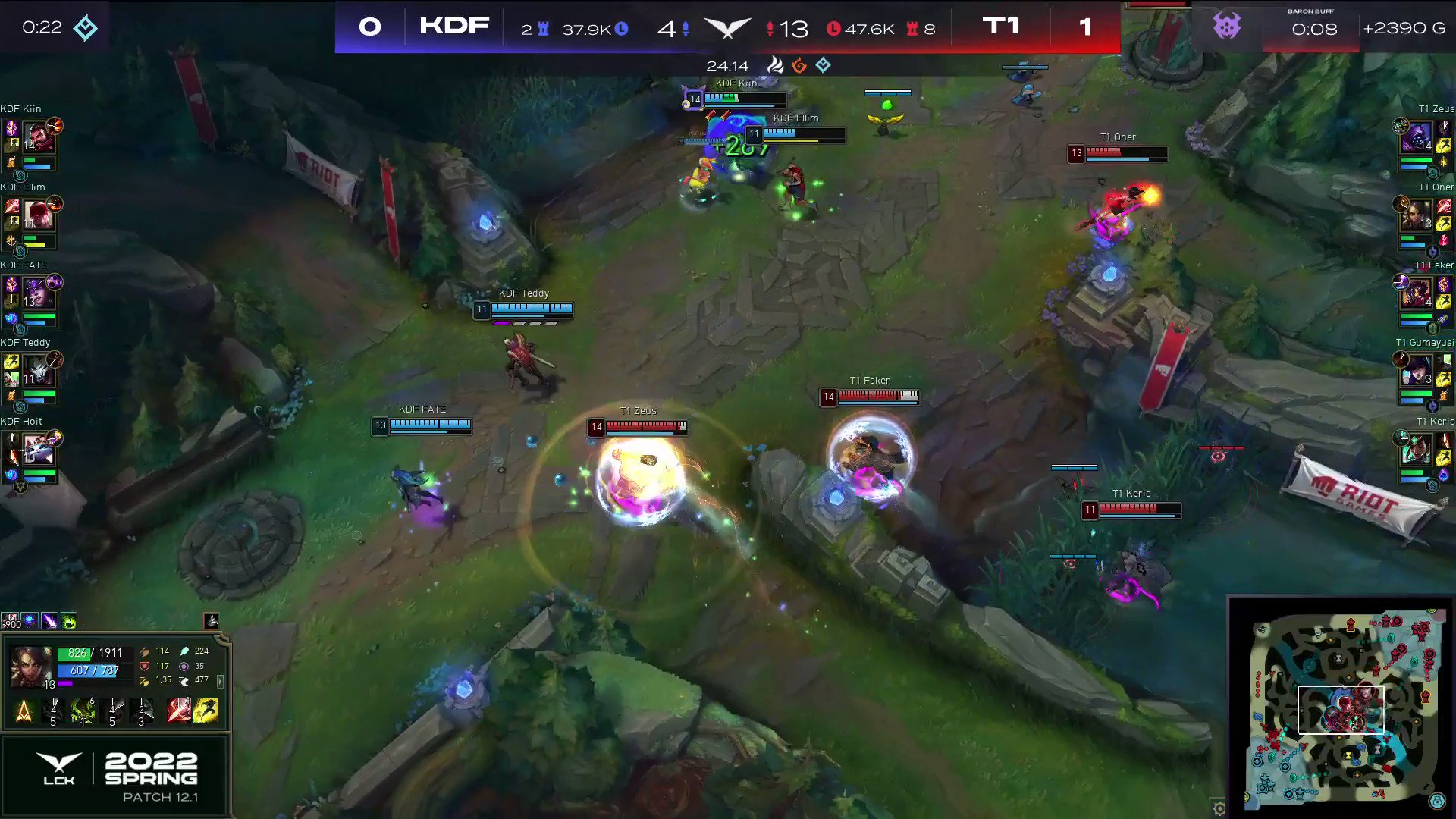The image size is (1456, 819).
Task: Click the attack damage sword stat icon
Action: [x=144, y=651]
